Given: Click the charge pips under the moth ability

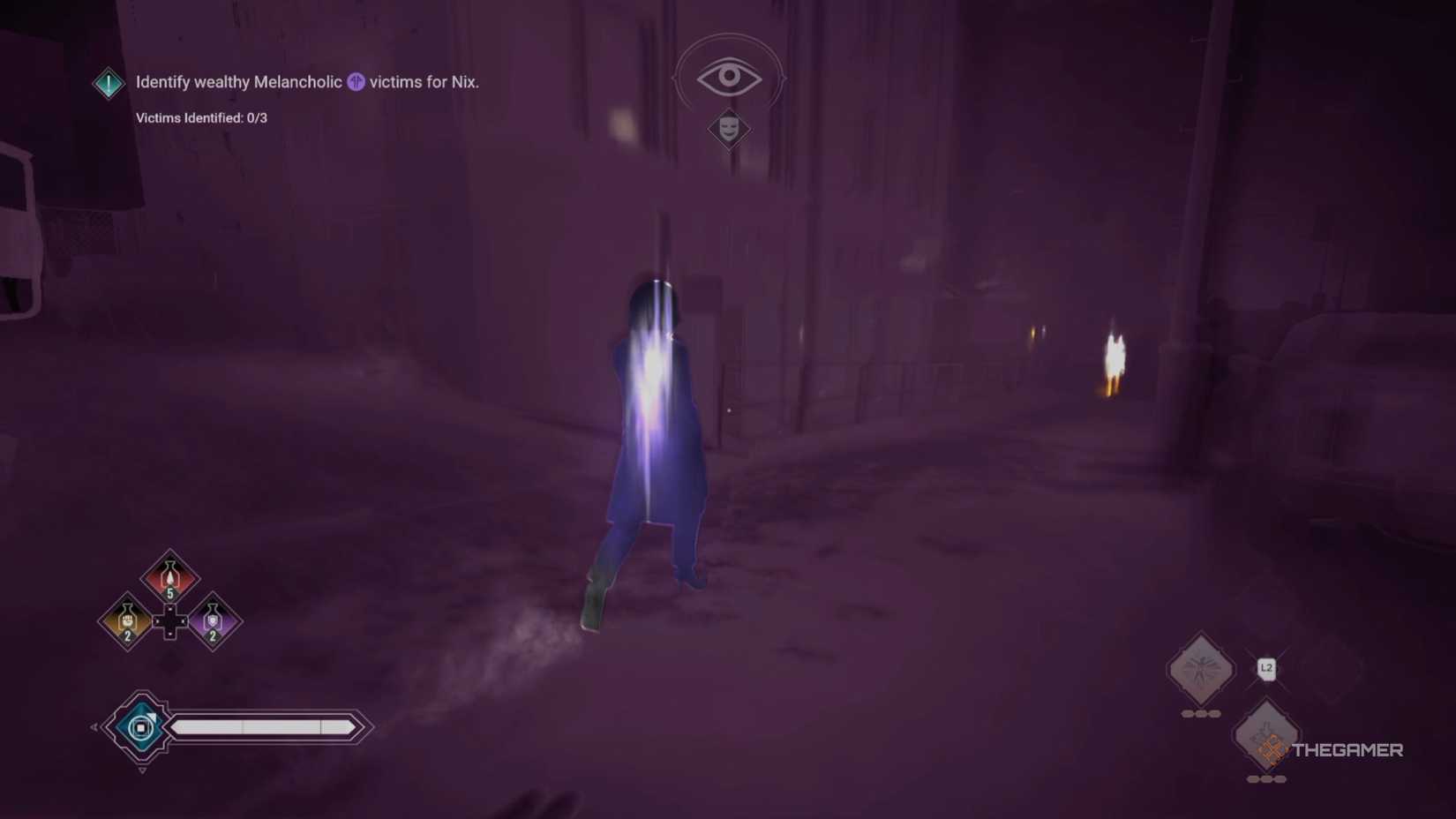Looking at the screenshot, I should (x=1201, y=712).
